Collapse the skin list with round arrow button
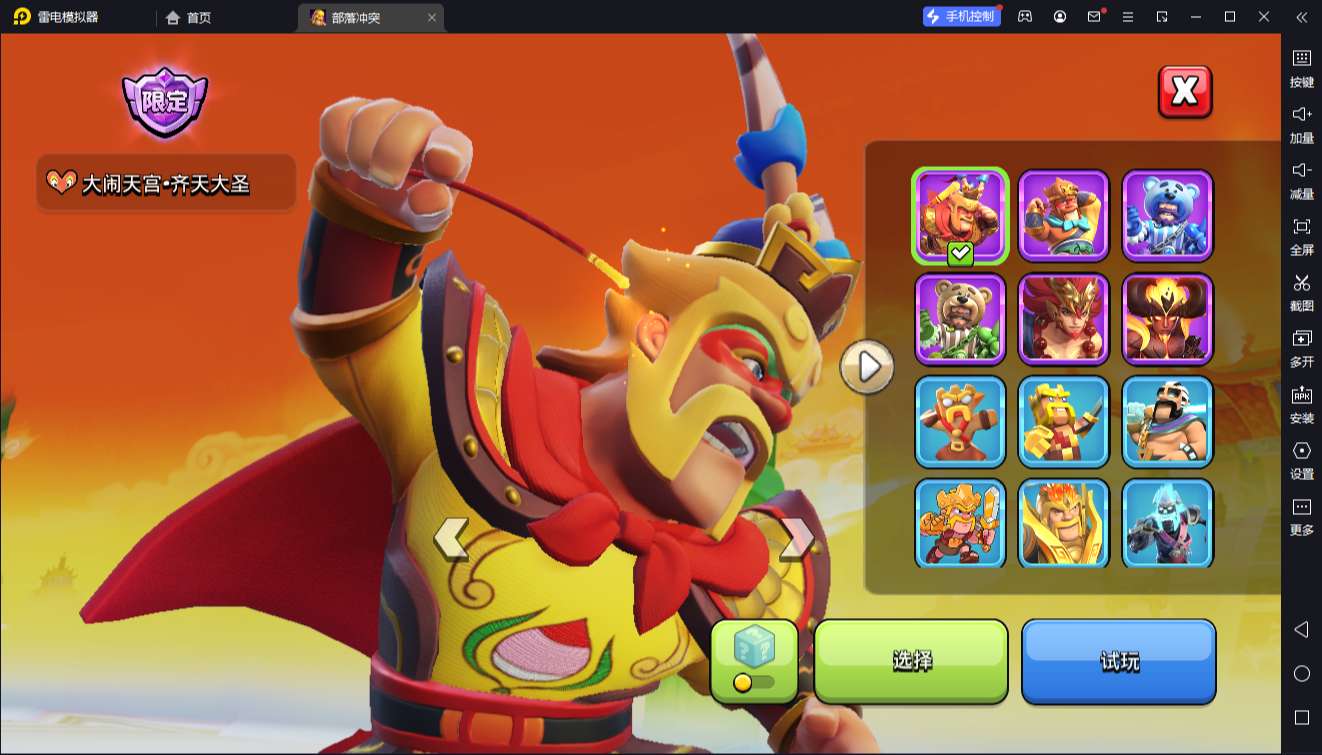The height and width of the screenshot is (755, 1322). tap(867, 367)
